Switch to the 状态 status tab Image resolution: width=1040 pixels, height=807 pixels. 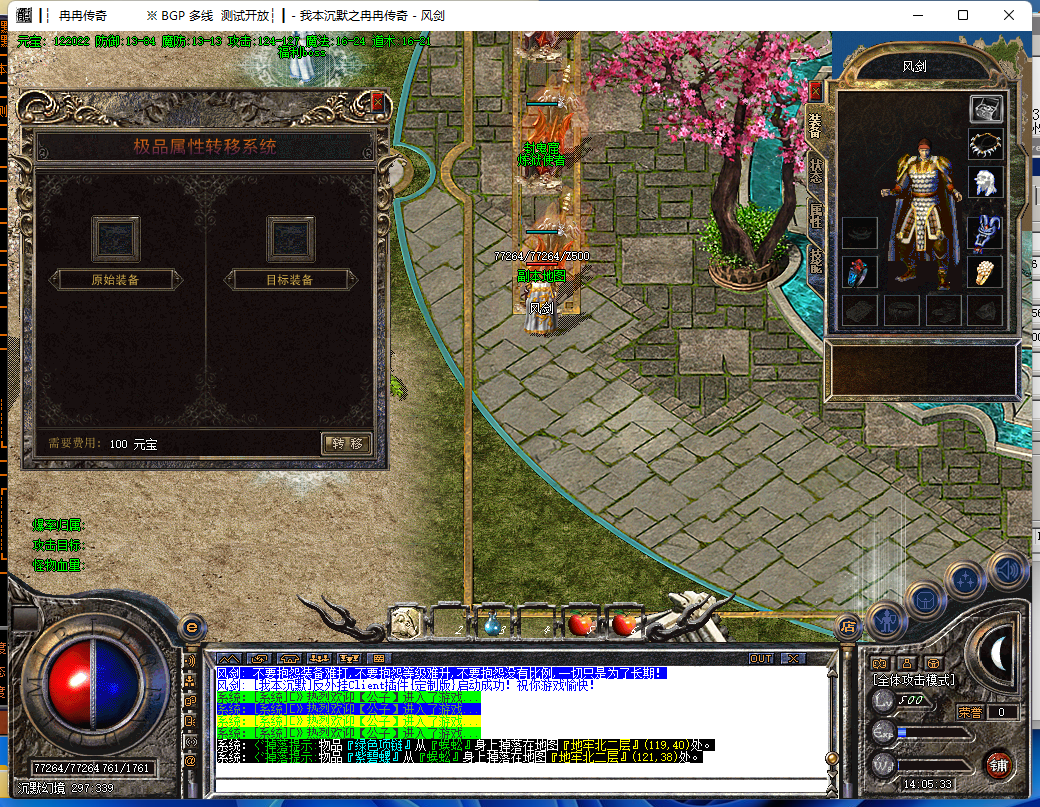point(816,168)
